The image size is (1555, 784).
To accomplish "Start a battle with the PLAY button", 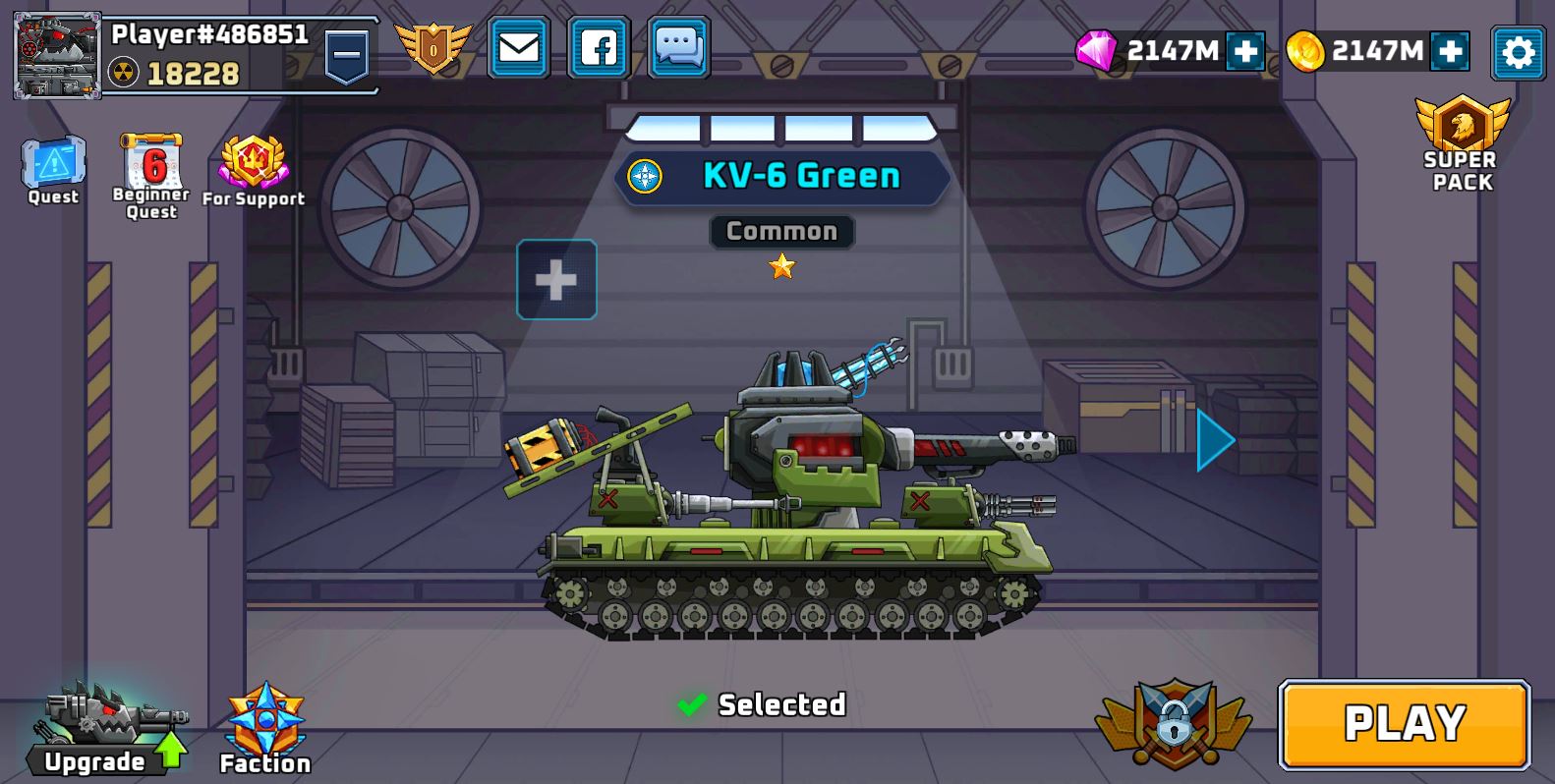I will tap(1404, 724).
